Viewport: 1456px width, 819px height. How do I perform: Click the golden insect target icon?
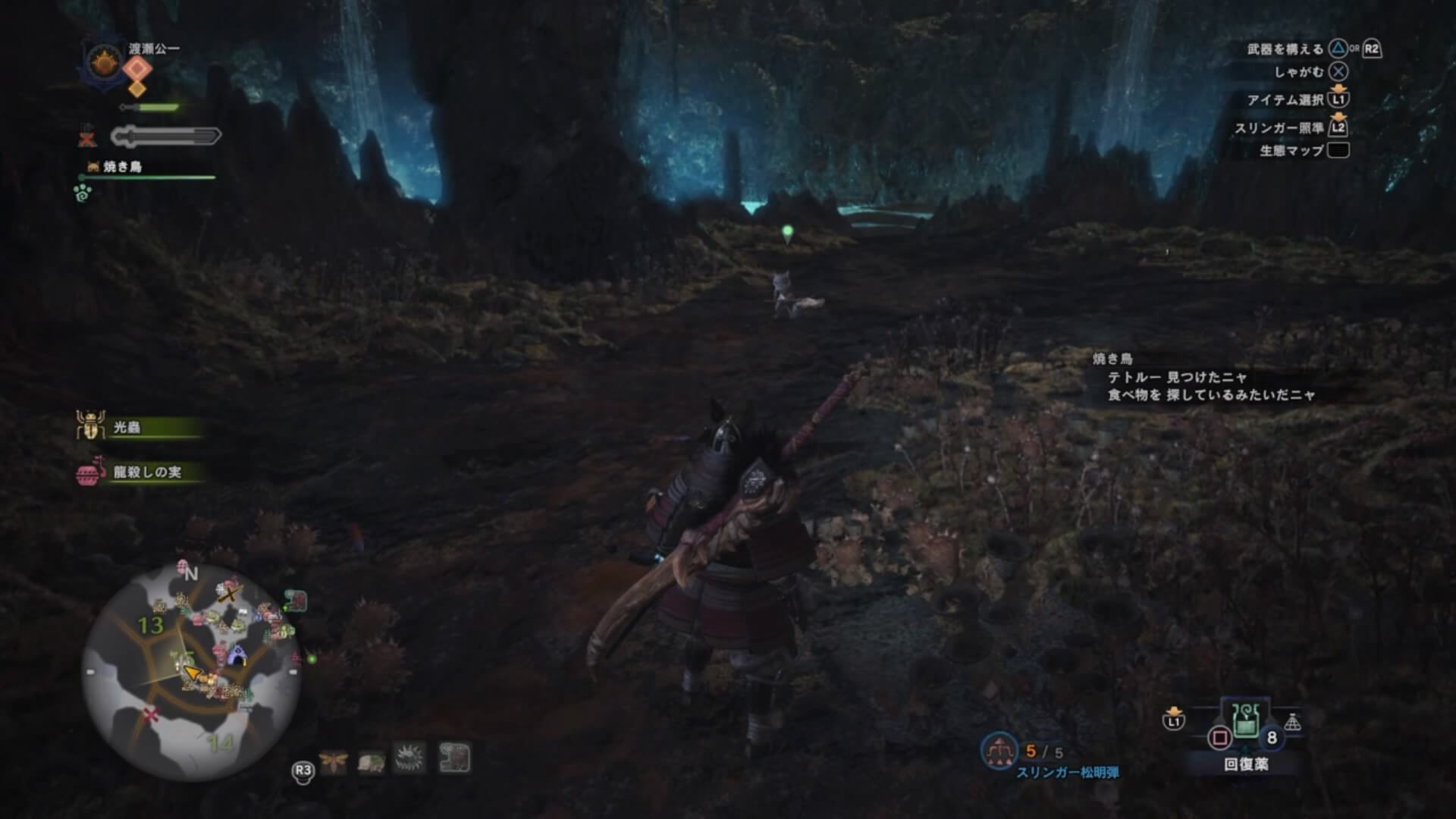point(333,759)
